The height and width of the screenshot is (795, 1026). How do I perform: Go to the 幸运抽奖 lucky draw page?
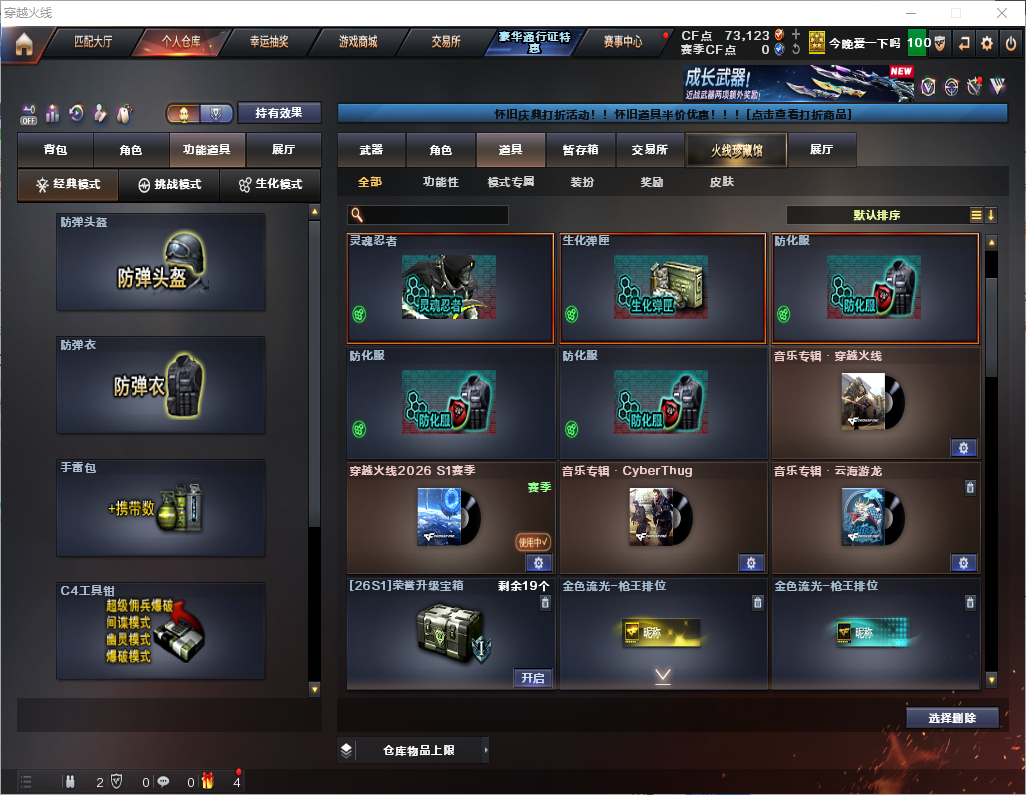[x=268, y=43]
